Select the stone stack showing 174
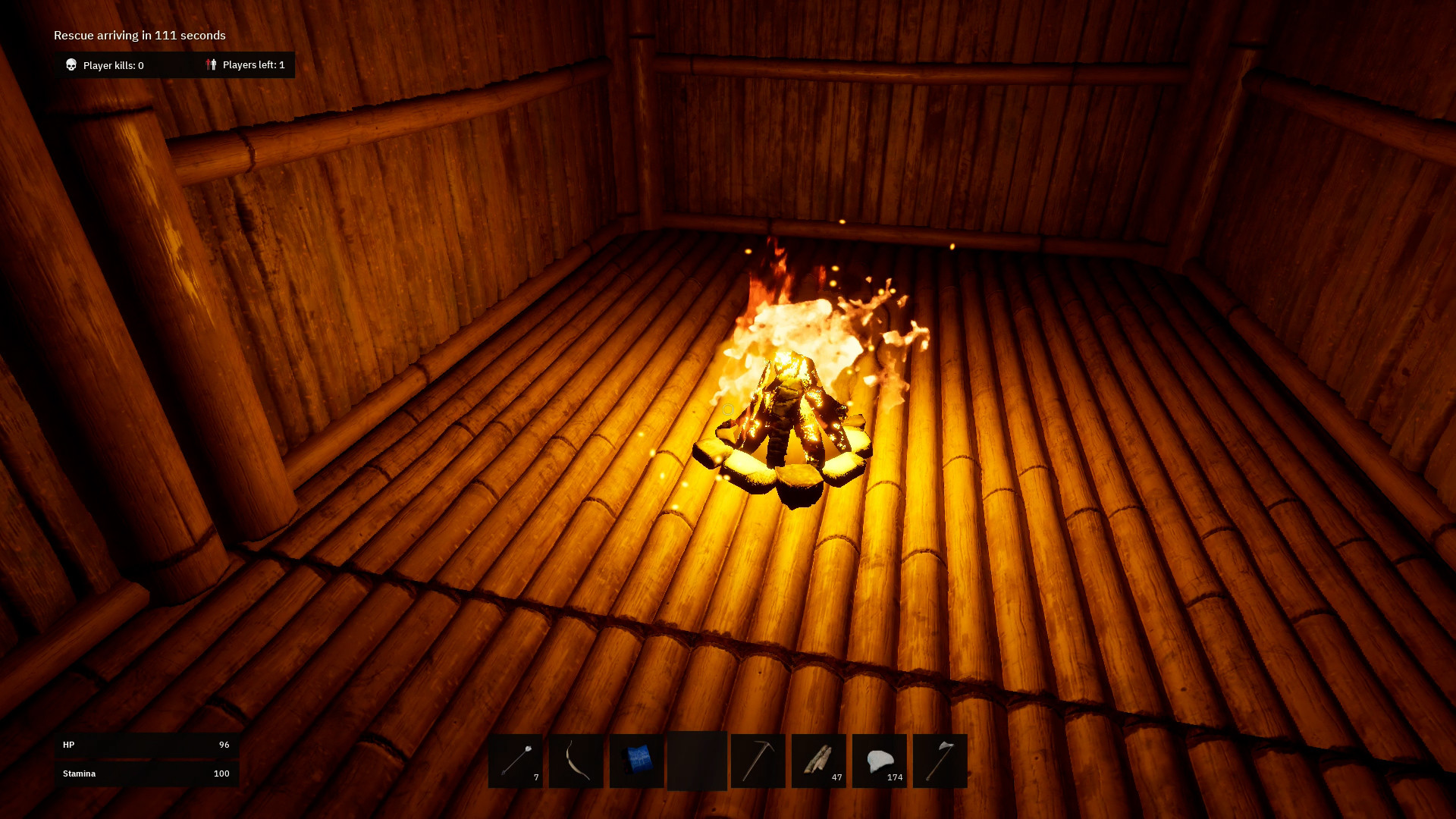 (x=880, y=761)
